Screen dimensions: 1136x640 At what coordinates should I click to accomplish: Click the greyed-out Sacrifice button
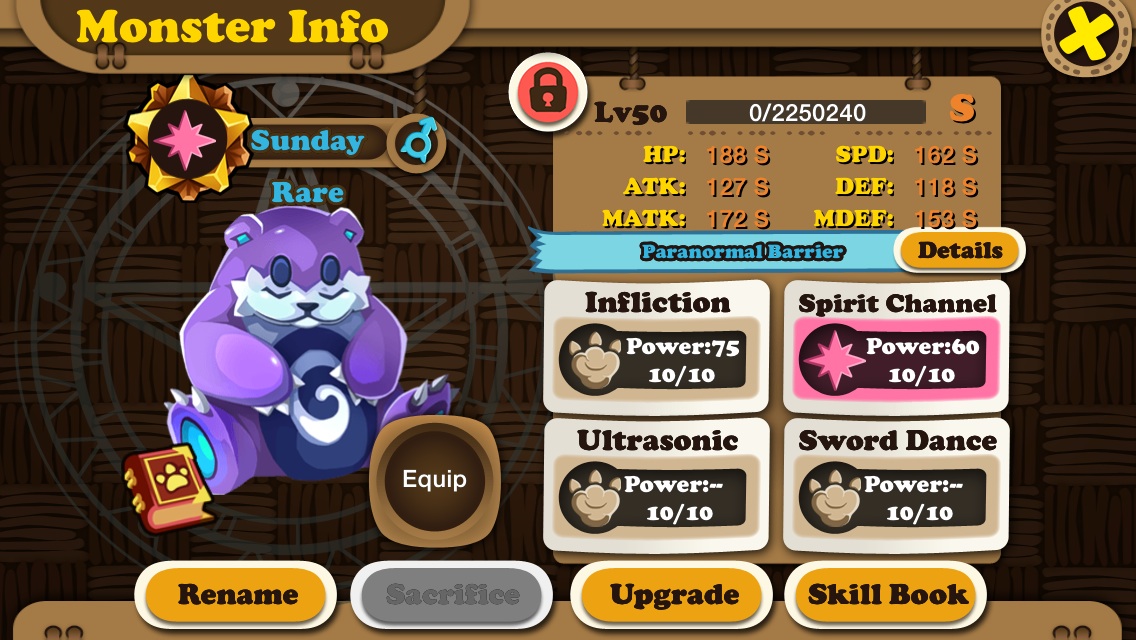[x=452, y=595]
